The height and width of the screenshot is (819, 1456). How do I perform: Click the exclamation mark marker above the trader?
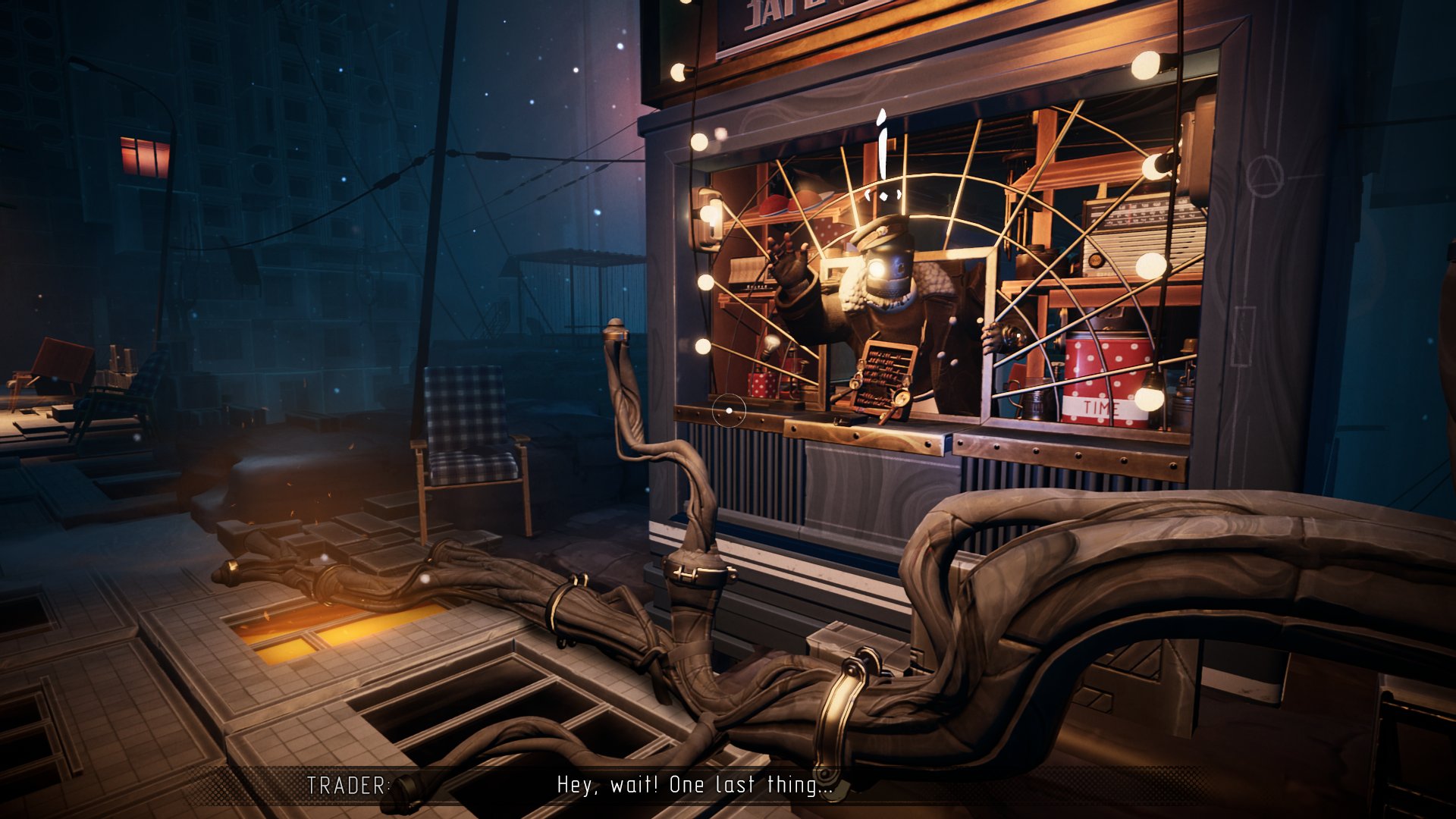(x=882, y=155)
